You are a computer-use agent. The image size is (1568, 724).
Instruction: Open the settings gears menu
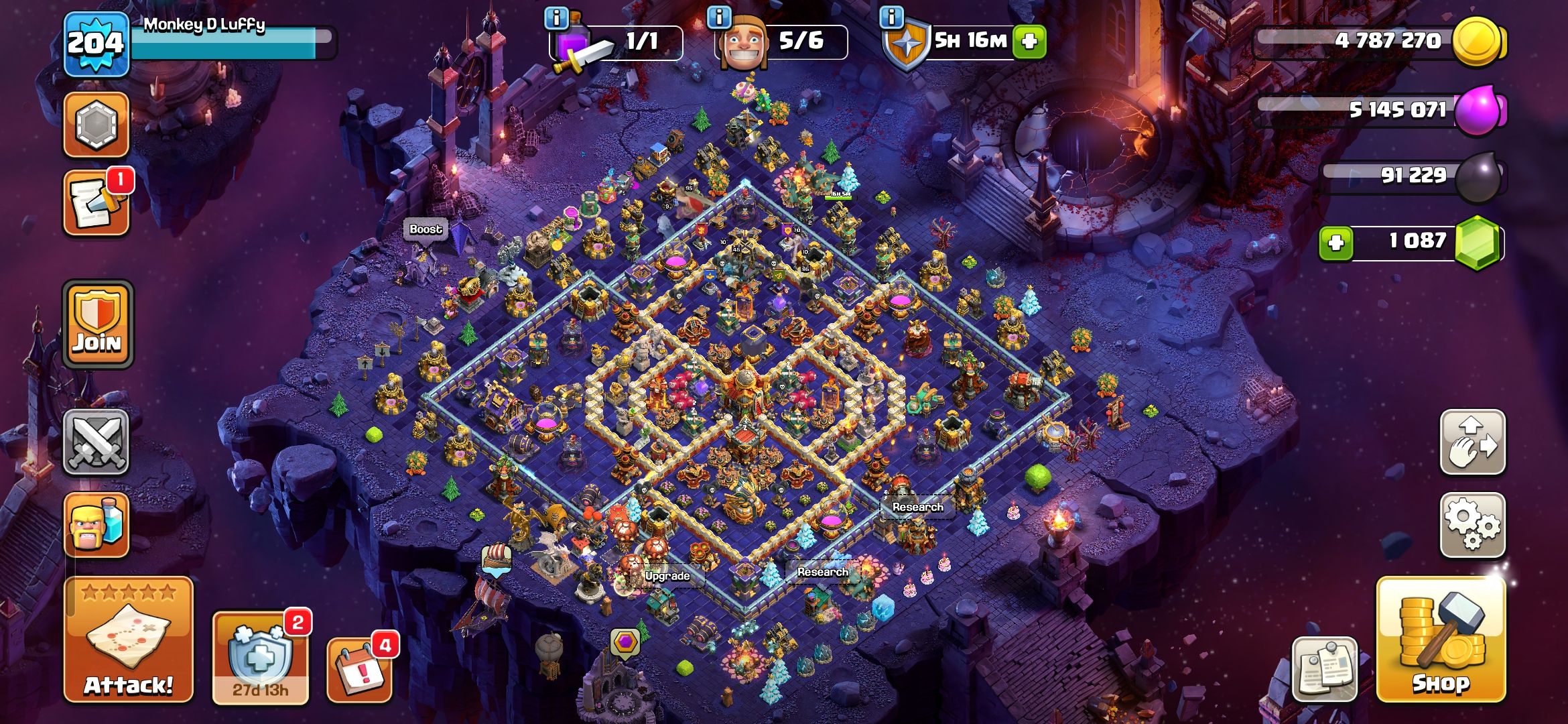click(x=1472, y=525)
